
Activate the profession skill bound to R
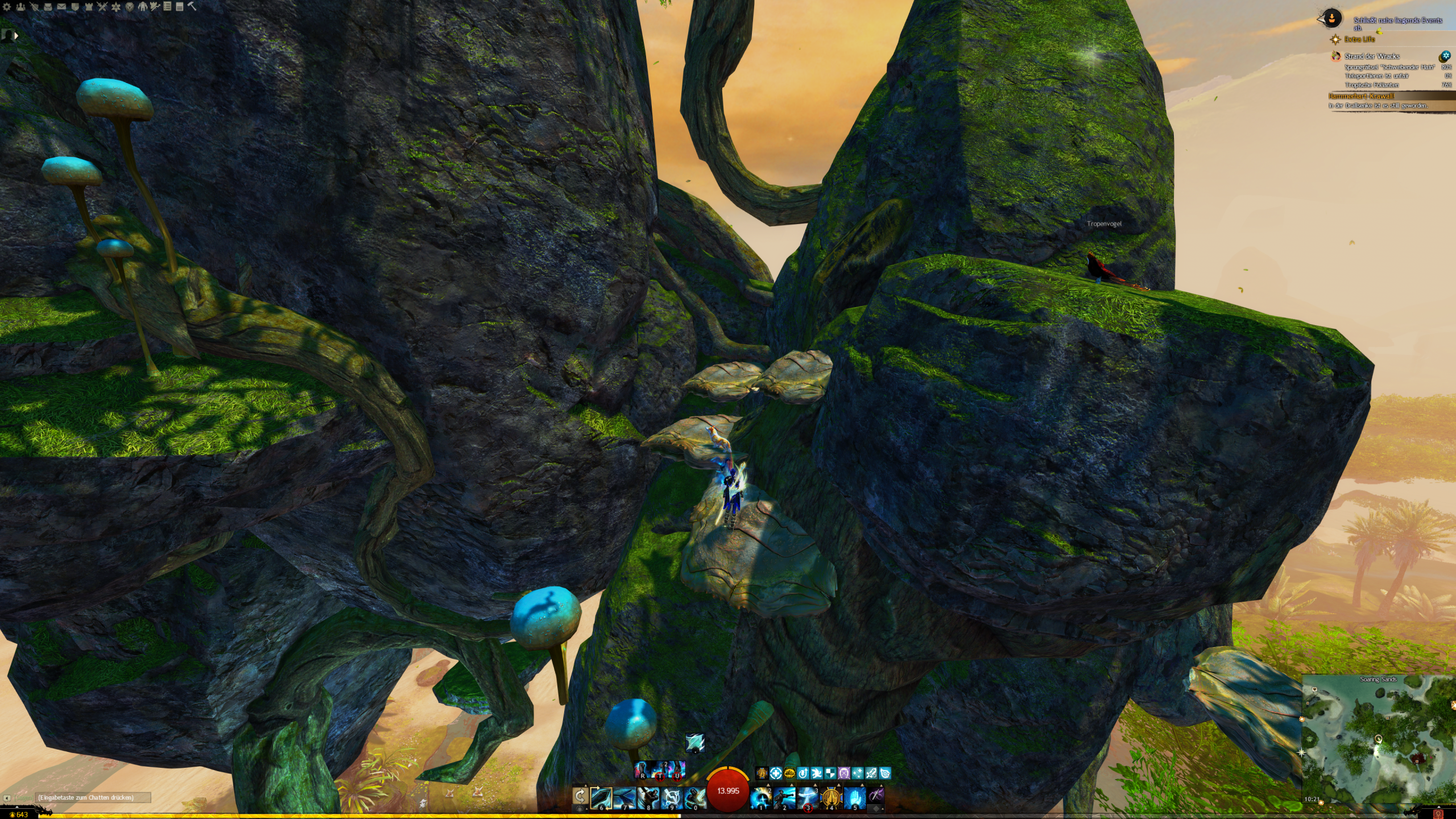(x=643, y=771)
